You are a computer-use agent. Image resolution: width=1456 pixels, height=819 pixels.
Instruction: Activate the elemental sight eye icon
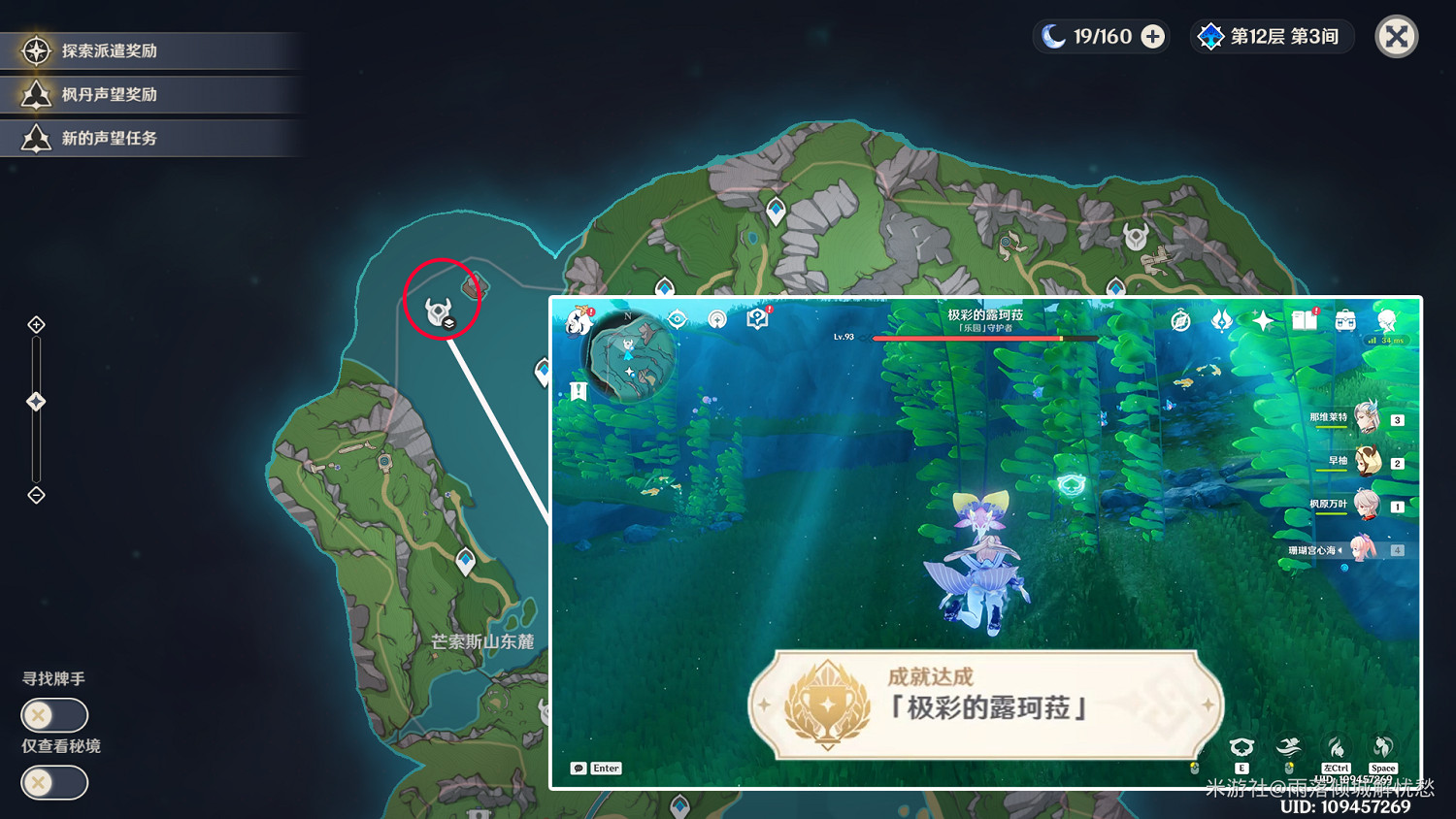[678, 320]
